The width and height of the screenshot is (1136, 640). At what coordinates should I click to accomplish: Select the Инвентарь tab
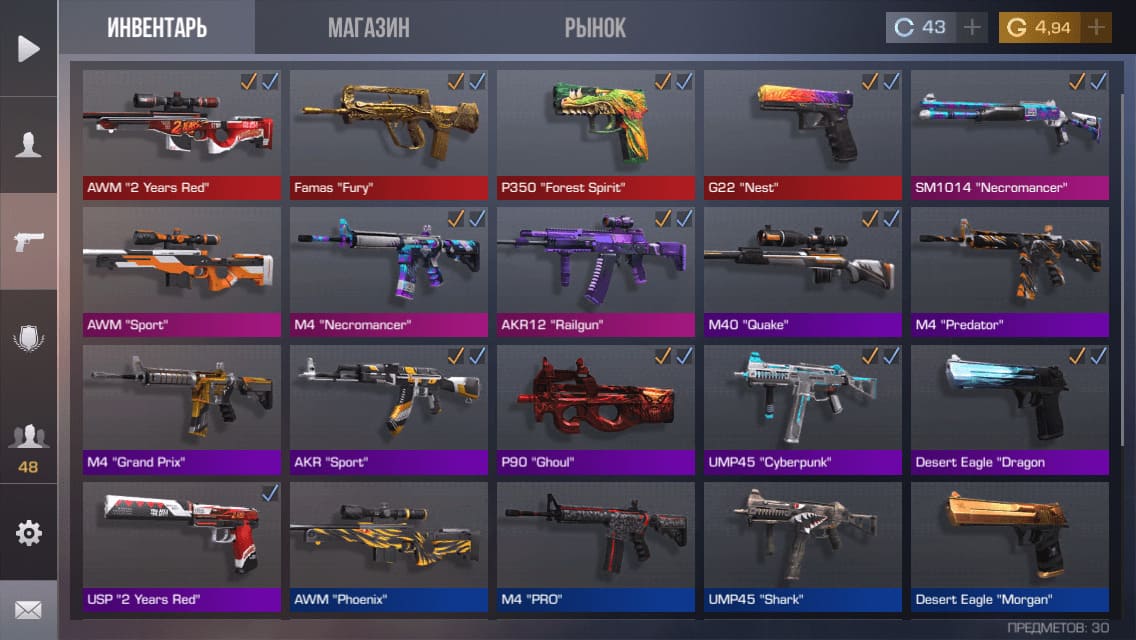pos(157,28)
